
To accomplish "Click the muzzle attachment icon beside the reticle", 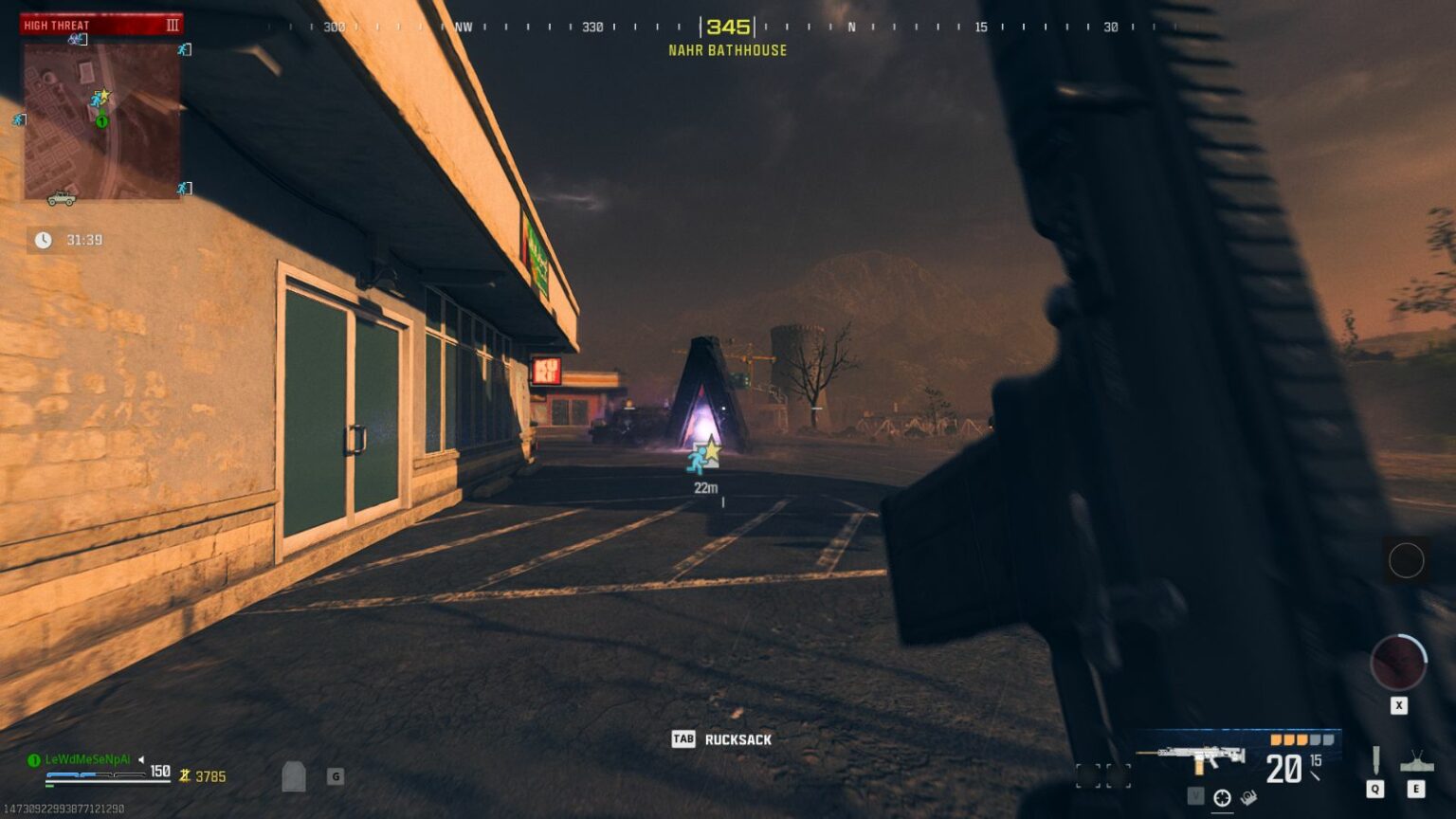I will tap(1248, 795).
